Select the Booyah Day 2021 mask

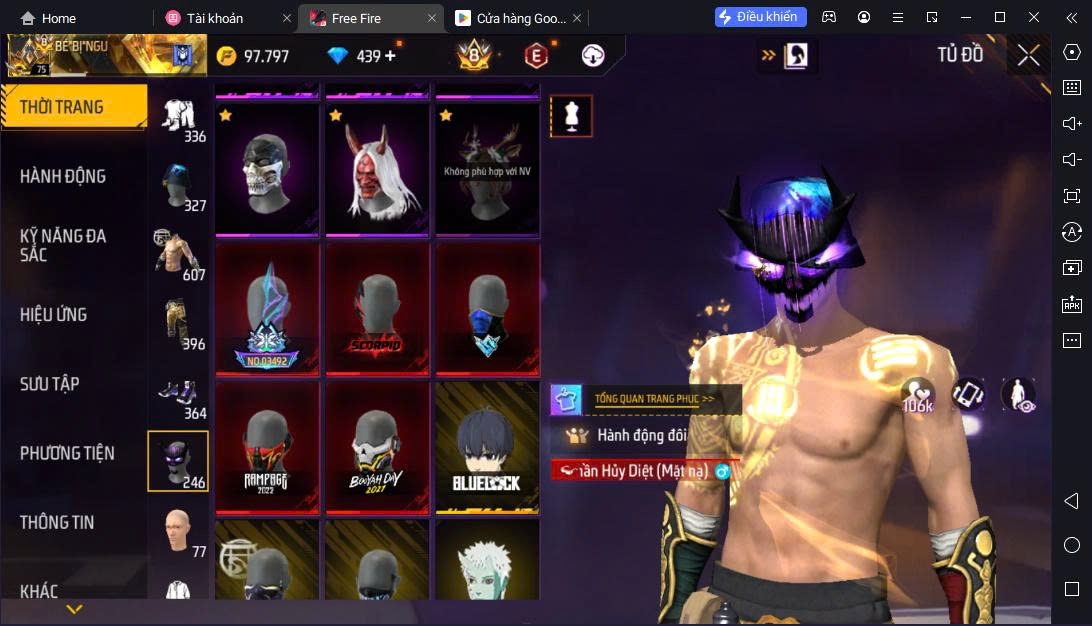pos(377,447)
